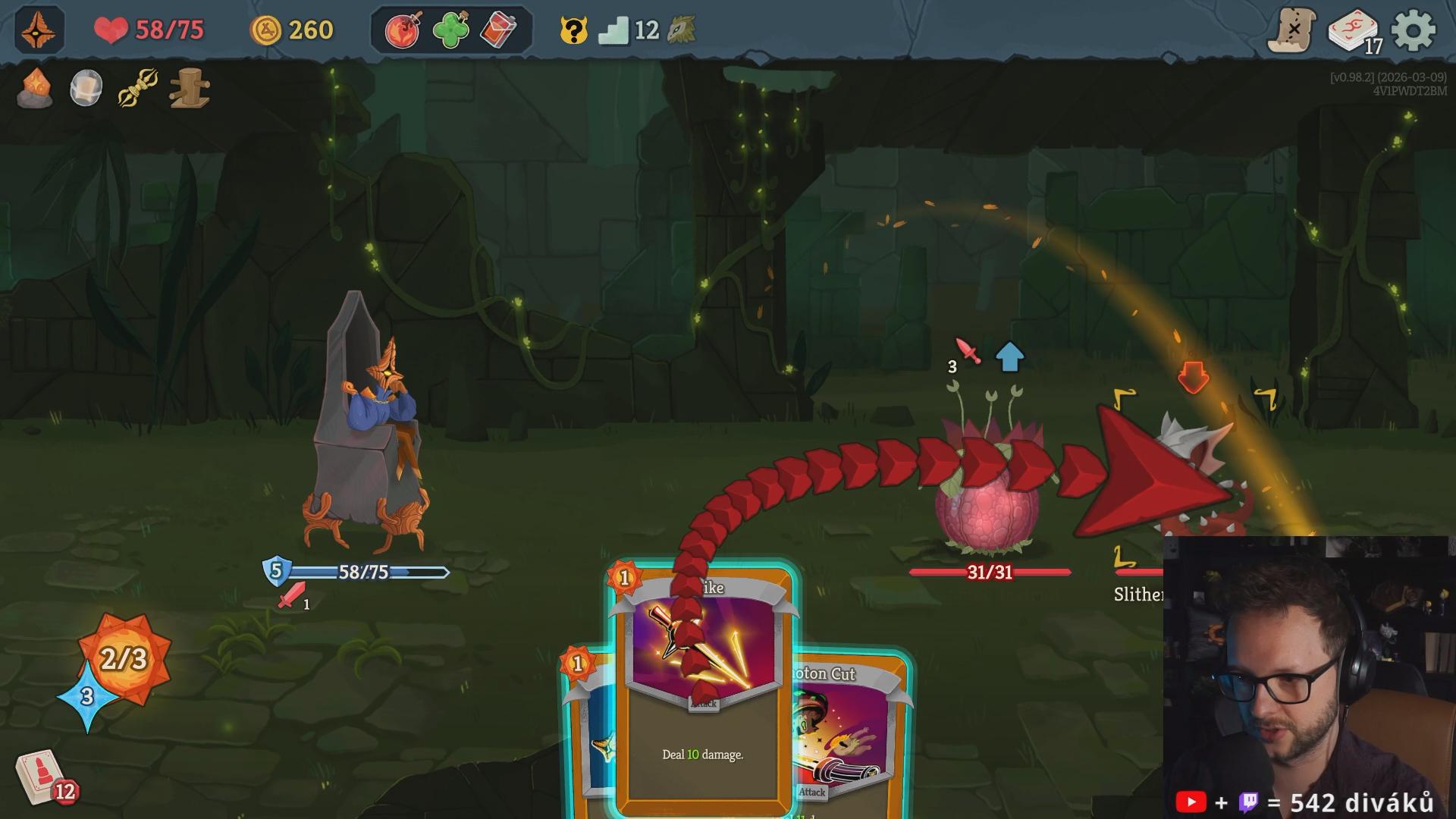
Task: View the deck of 17 cards
Action: pos(1354,32)
